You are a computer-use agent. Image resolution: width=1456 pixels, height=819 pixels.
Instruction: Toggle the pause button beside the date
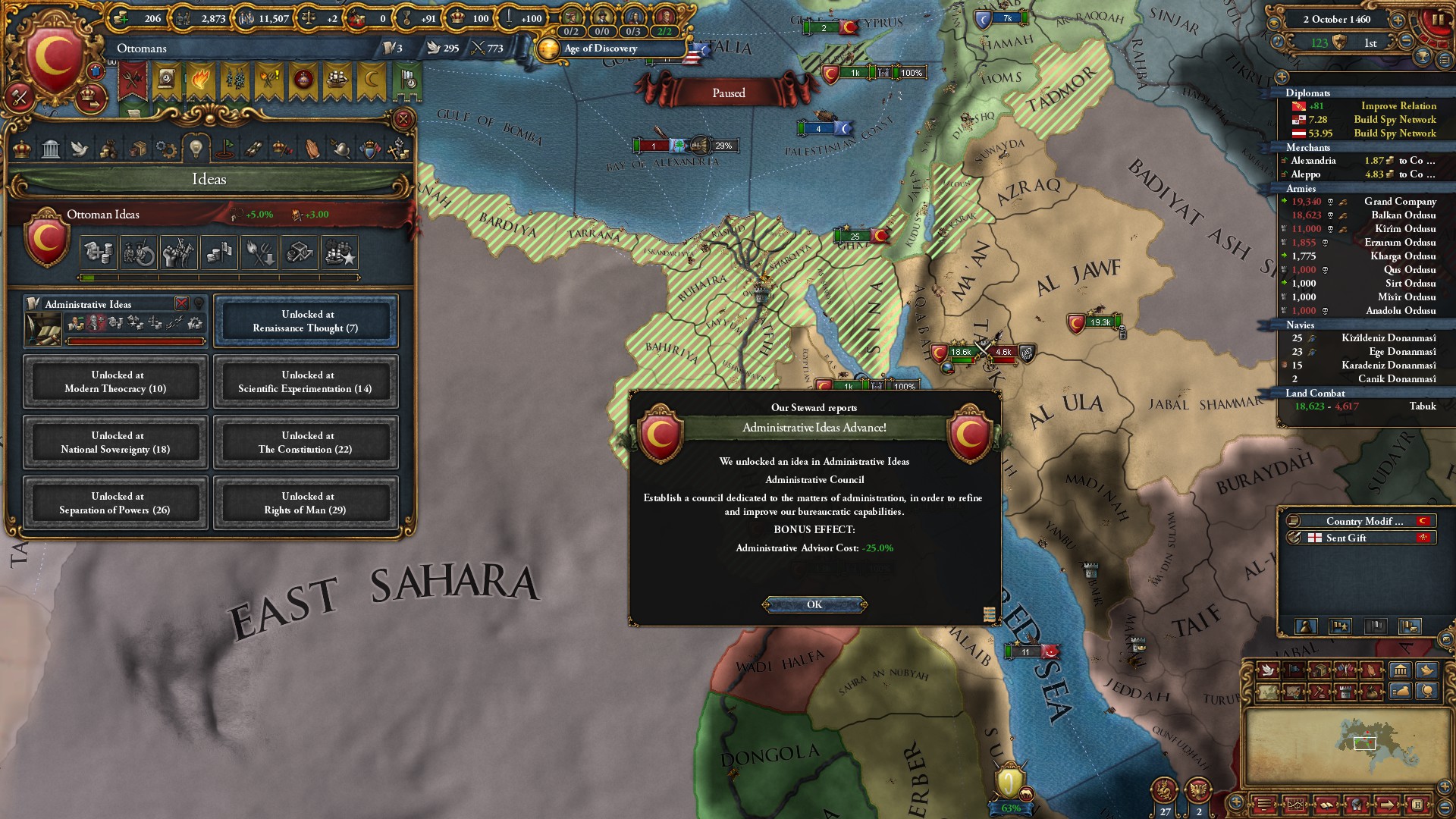1437,20
